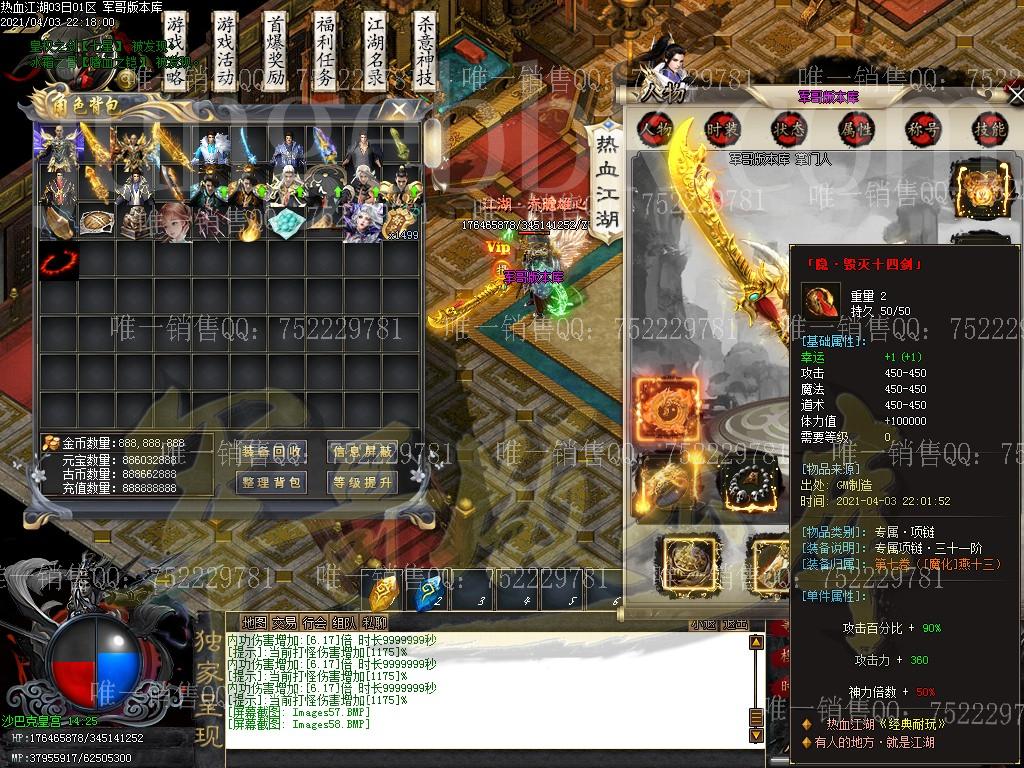Screen dimensions: 1024x768
Task: Click the 信息屏蔽 message filter button
Action: (361, 452)
